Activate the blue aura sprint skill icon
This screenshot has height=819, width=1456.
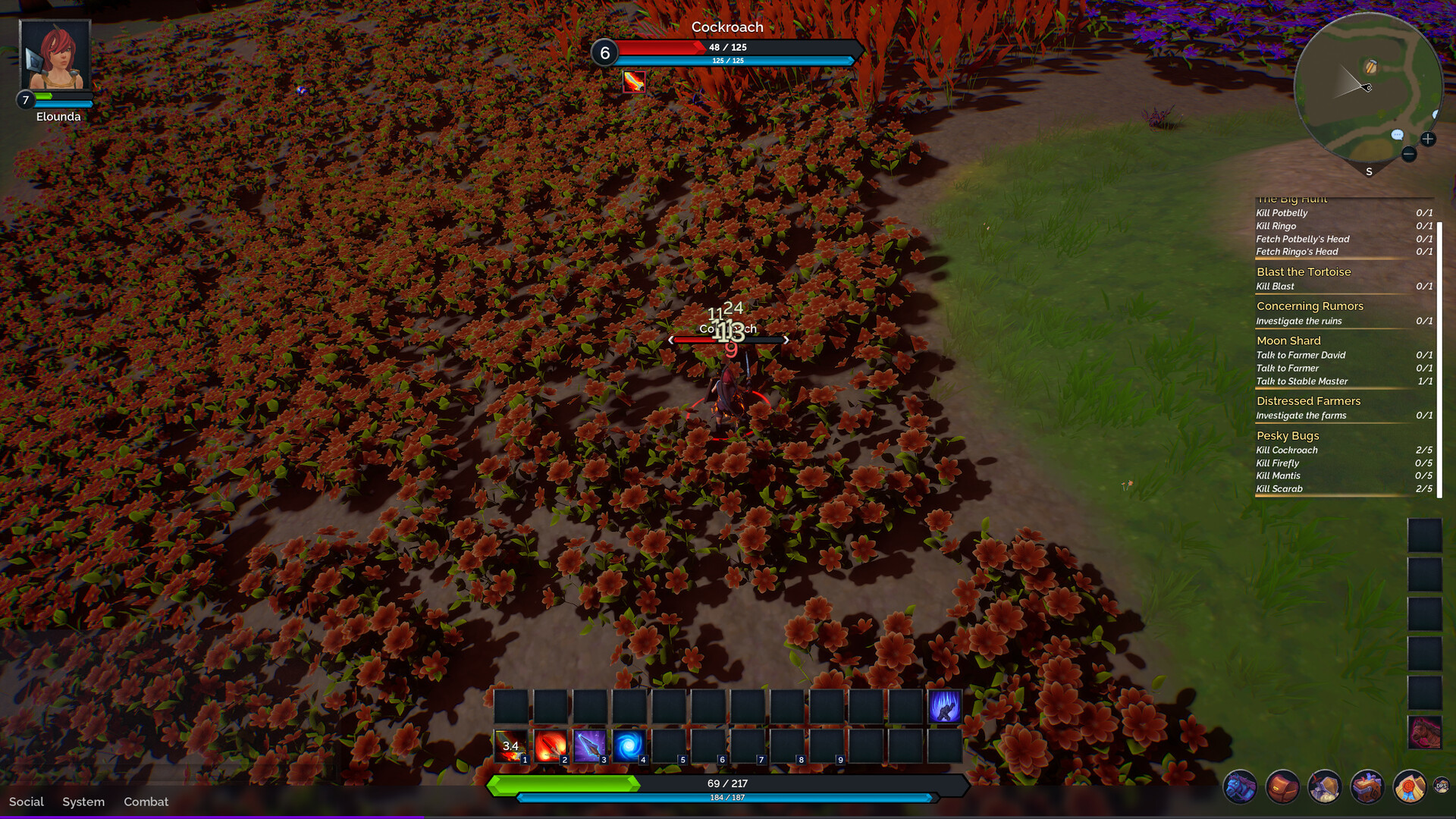point(944,707)
